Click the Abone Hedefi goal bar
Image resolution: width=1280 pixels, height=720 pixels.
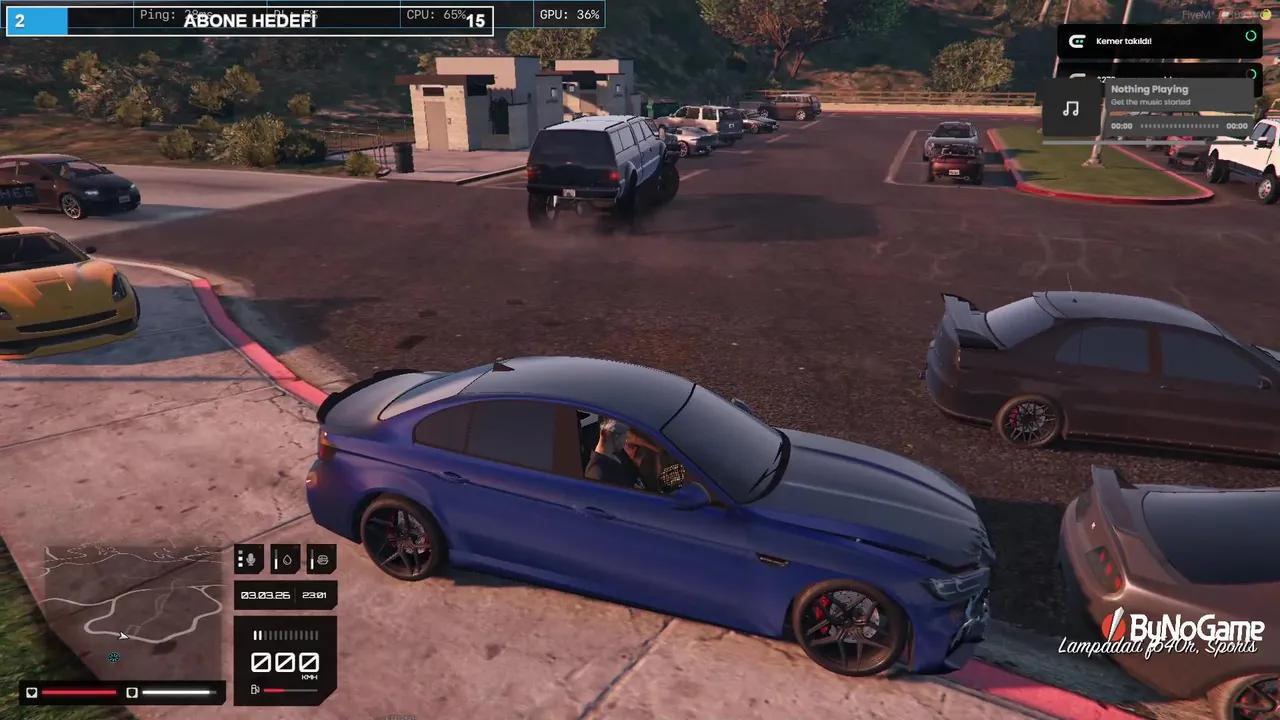(x=250, y=21)
